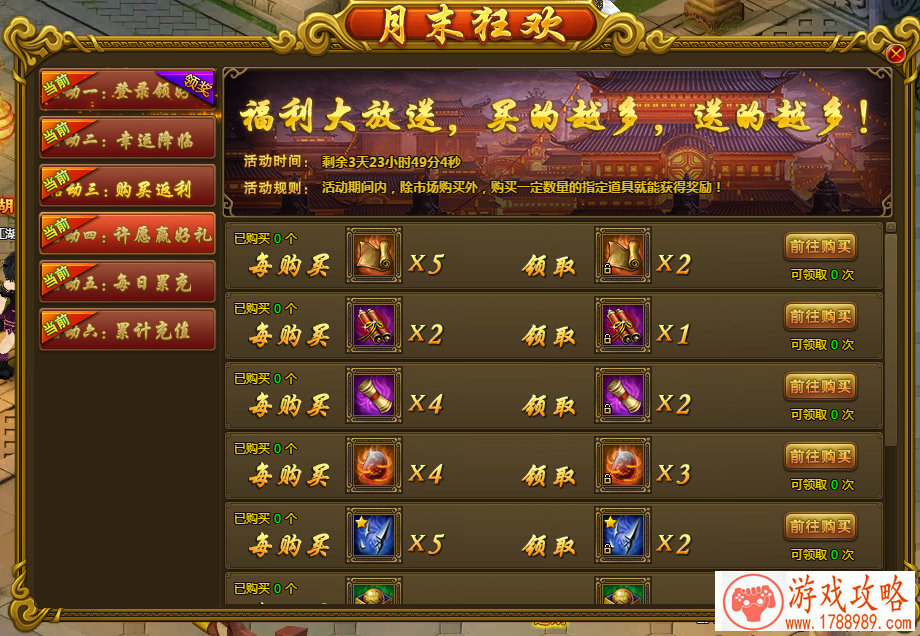Viewport: 920px width, 636px height.
Task: Click the purple scroll purchase item marked X4
Action: click(374, 395)
